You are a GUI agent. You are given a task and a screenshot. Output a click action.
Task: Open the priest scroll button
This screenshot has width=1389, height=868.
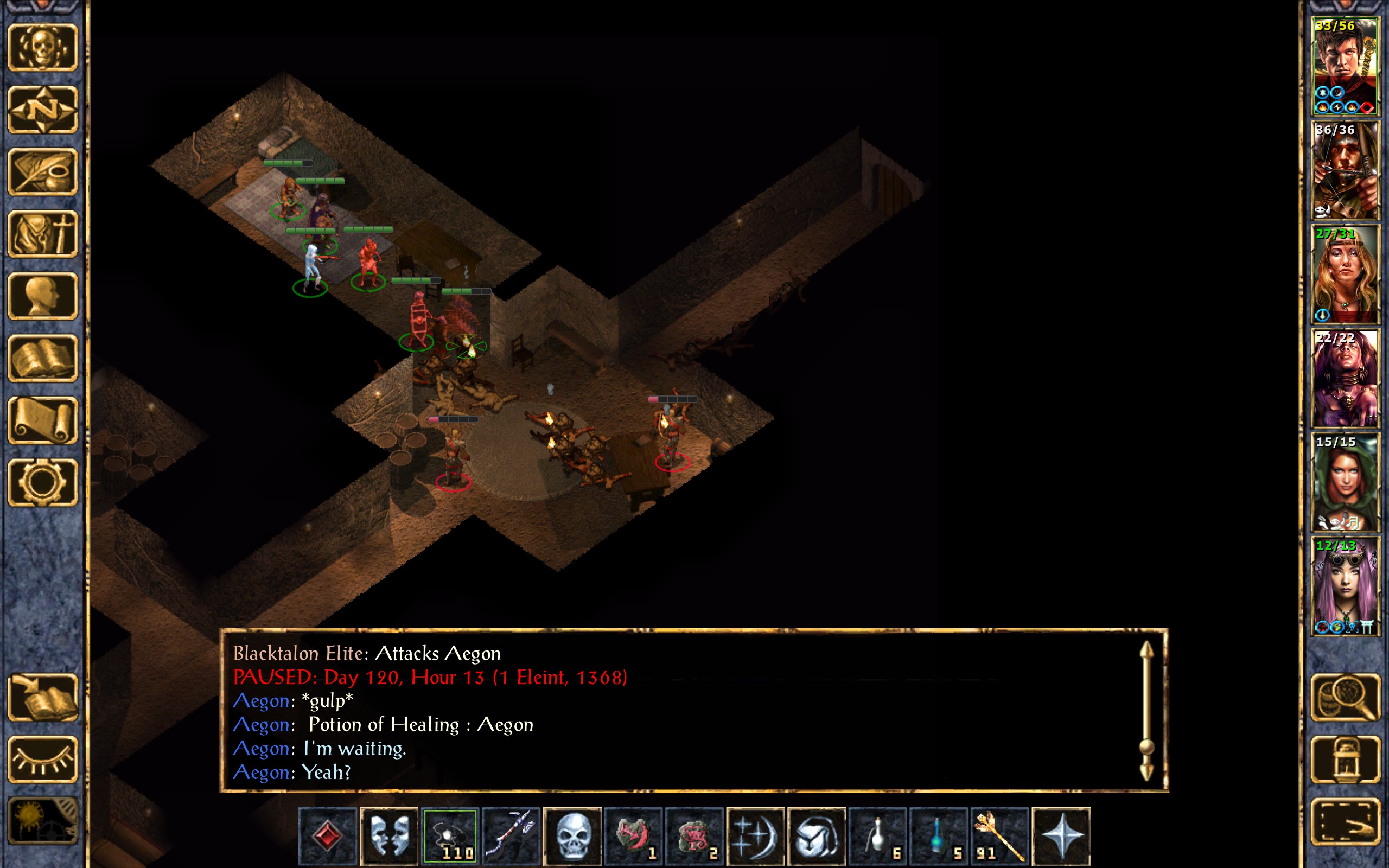(x=42, y=420)
